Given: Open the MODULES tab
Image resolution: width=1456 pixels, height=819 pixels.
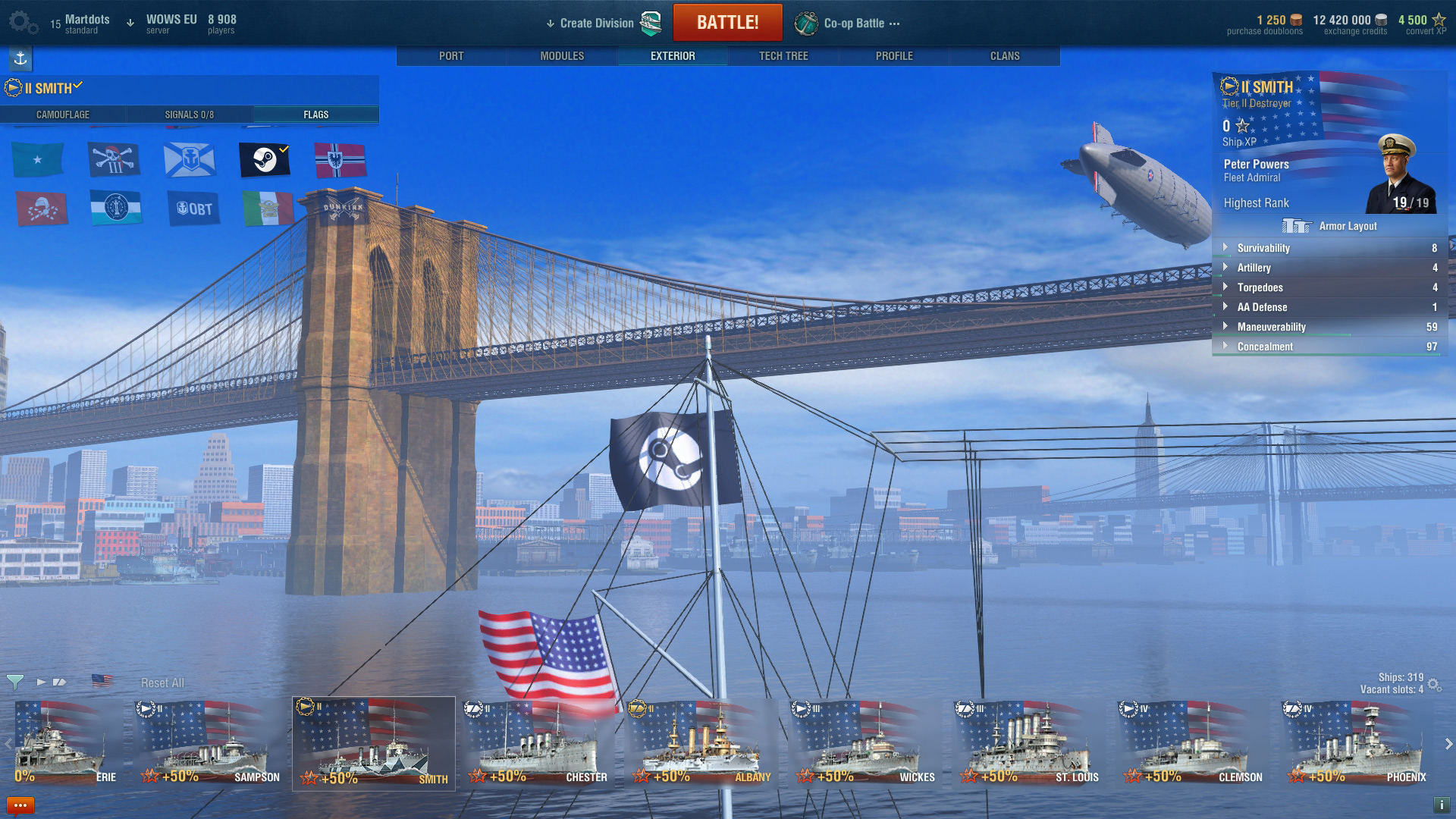Looking at the screenshot, I should 562,56.
